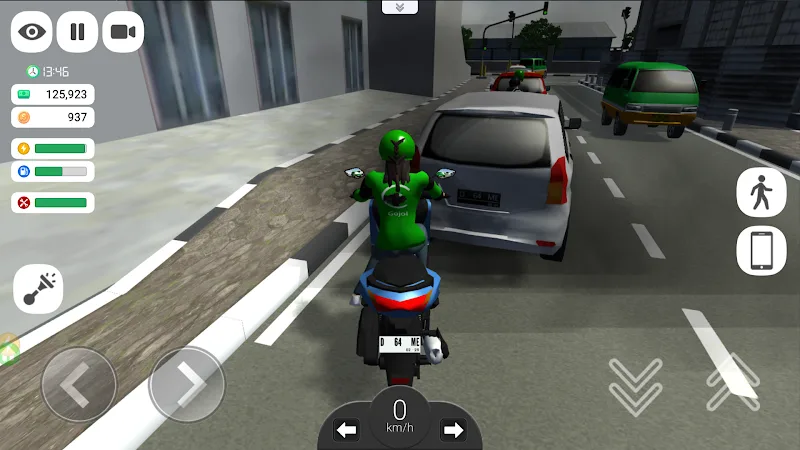Viewport: 800px width, 450px height.
Task: Turn on the right turn signal
Action: point(453,430)
